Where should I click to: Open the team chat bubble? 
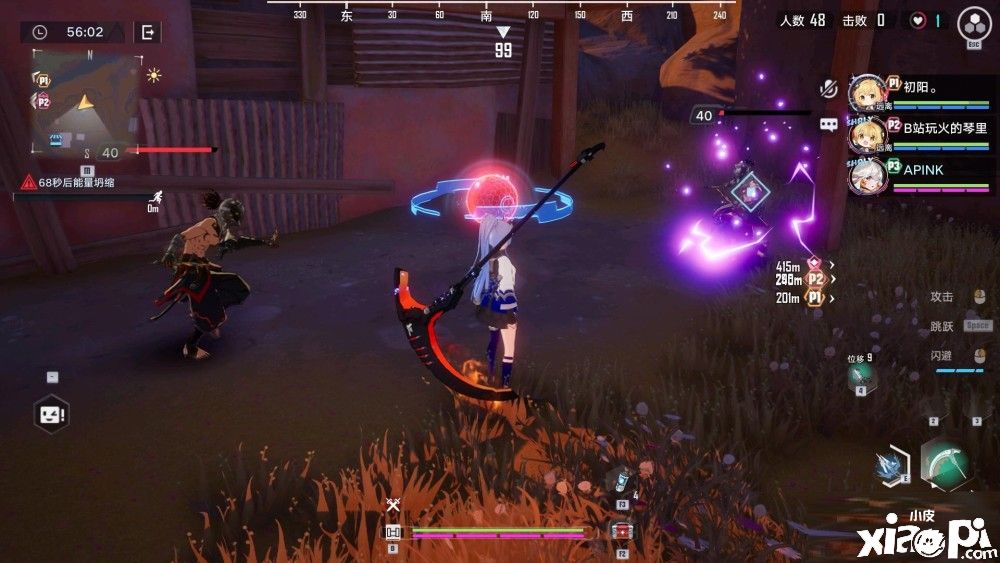pos(828,125)
